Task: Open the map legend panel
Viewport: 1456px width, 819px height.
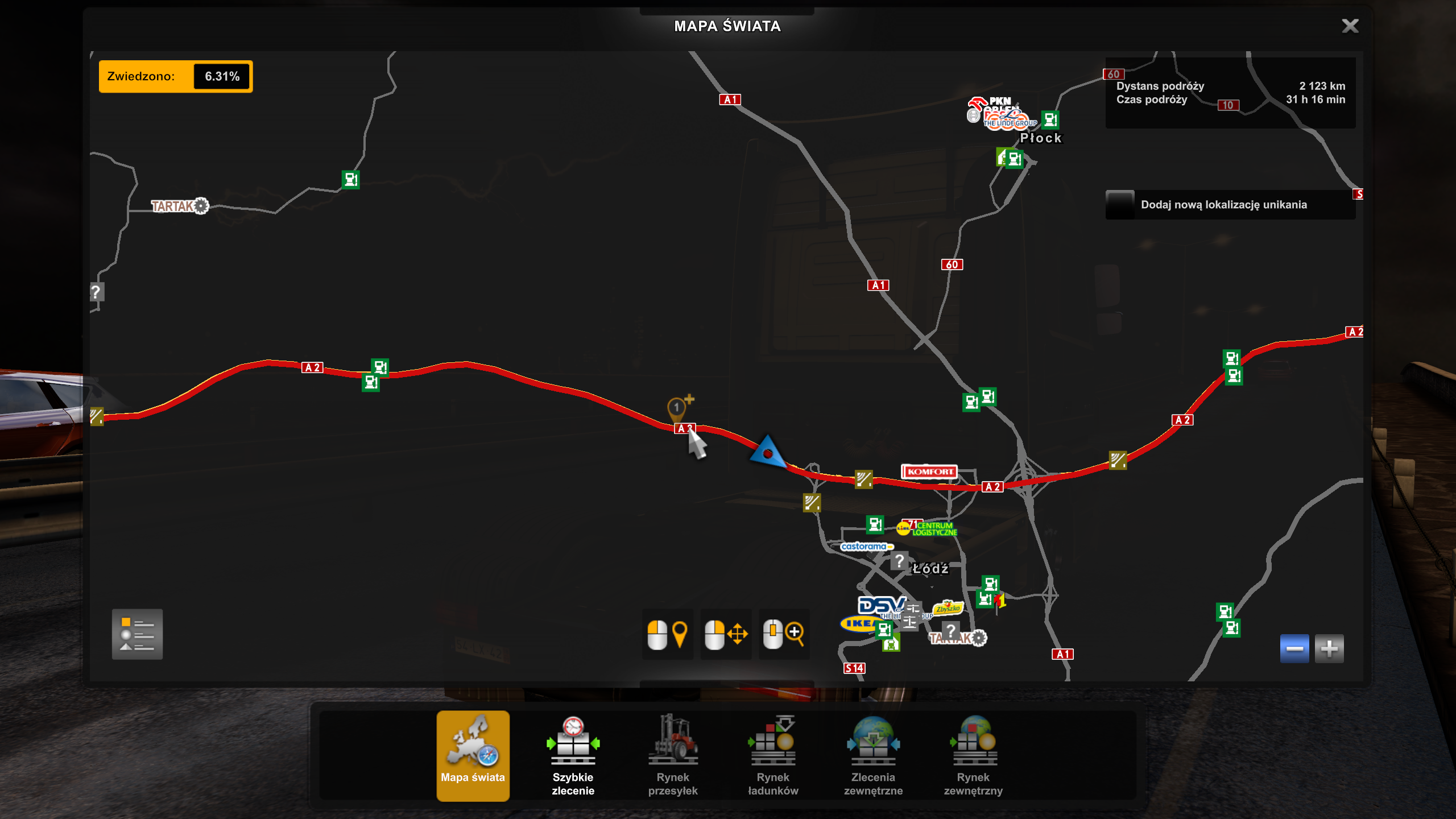Action: point(137,634)
